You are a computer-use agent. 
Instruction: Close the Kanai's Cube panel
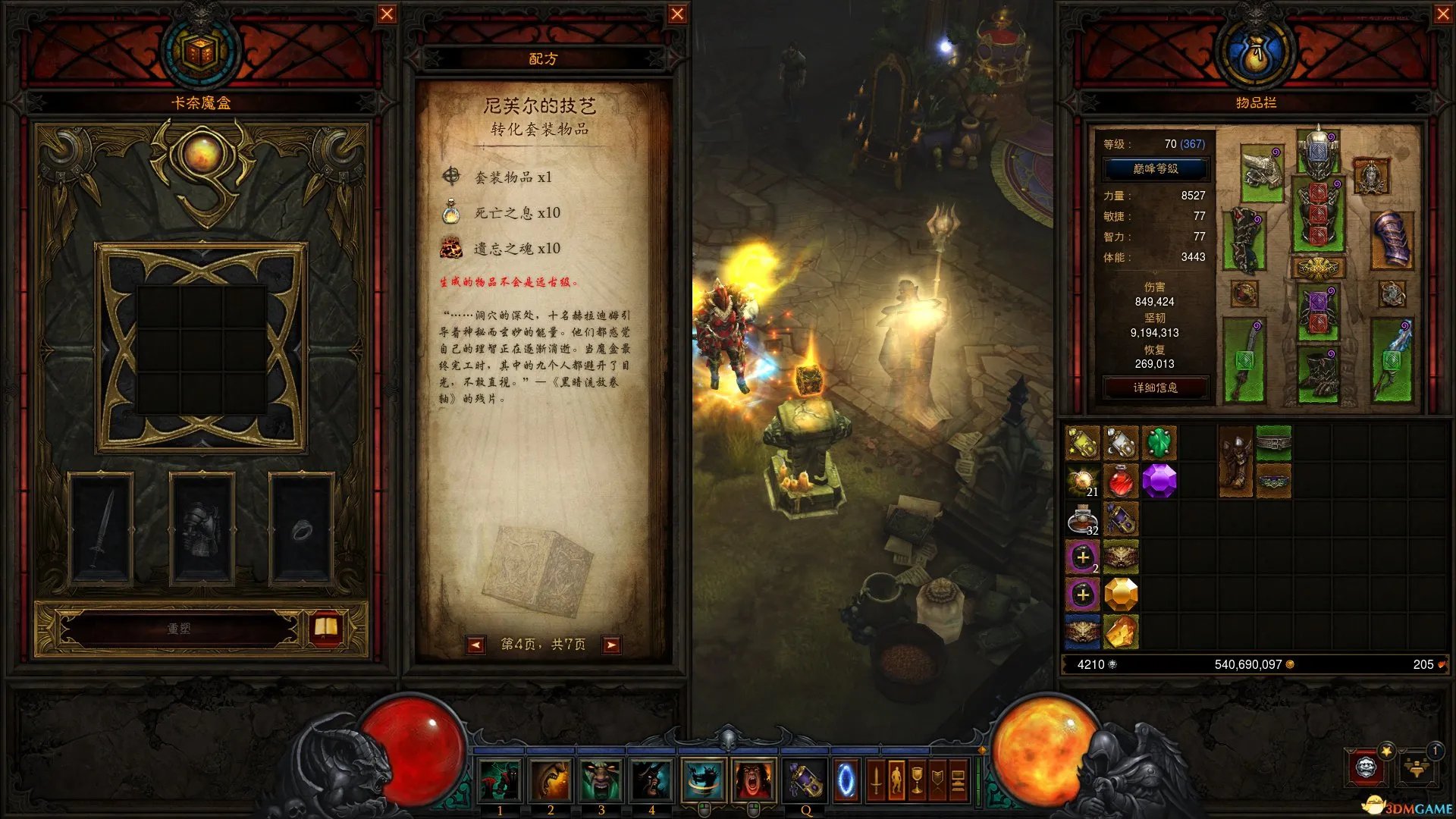[387, 14]
